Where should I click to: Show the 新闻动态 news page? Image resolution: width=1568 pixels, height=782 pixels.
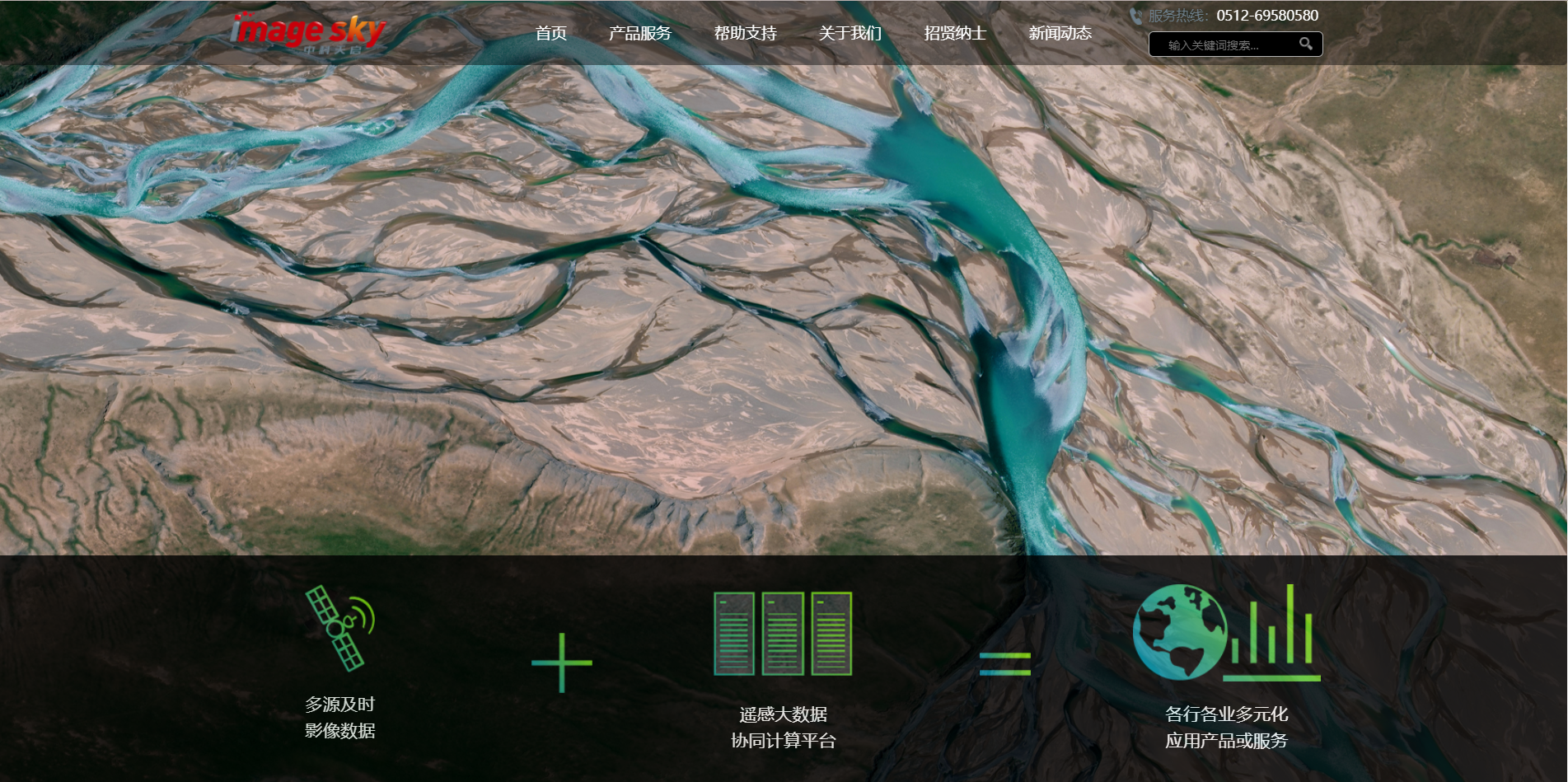(x=1060, y=33)
